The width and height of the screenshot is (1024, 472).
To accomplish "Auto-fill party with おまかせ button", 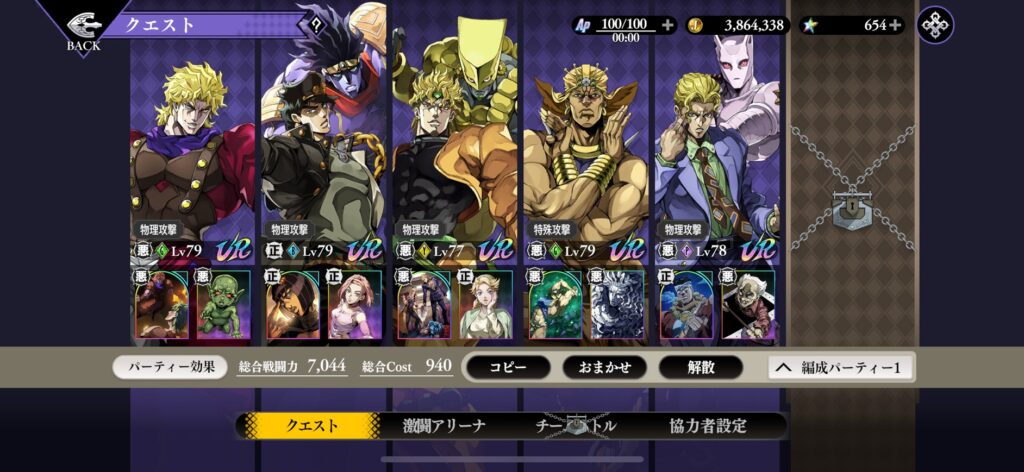I will 604,367.
